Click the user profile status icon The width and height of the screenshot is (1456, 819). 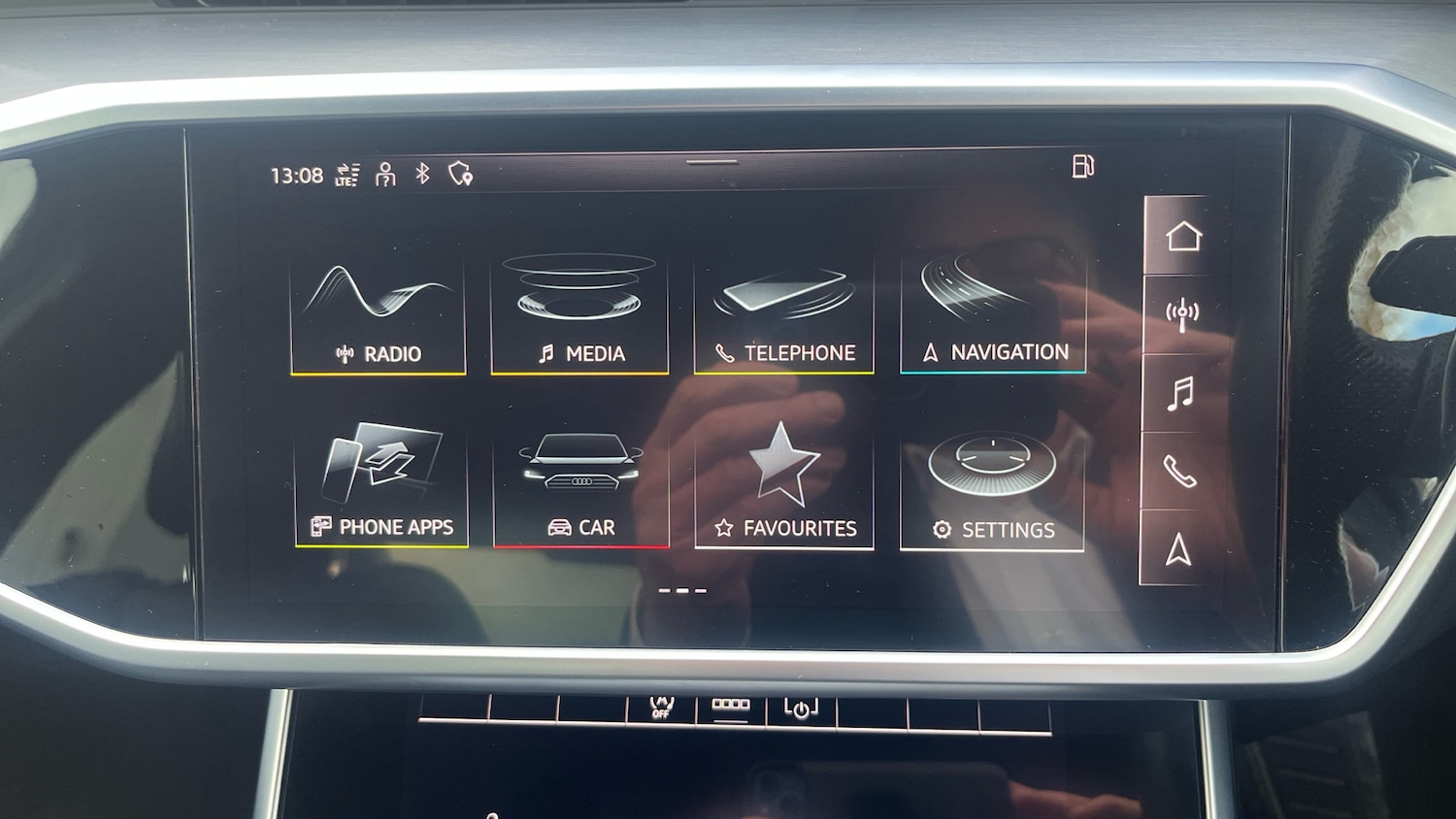click(x=385, y=175)
